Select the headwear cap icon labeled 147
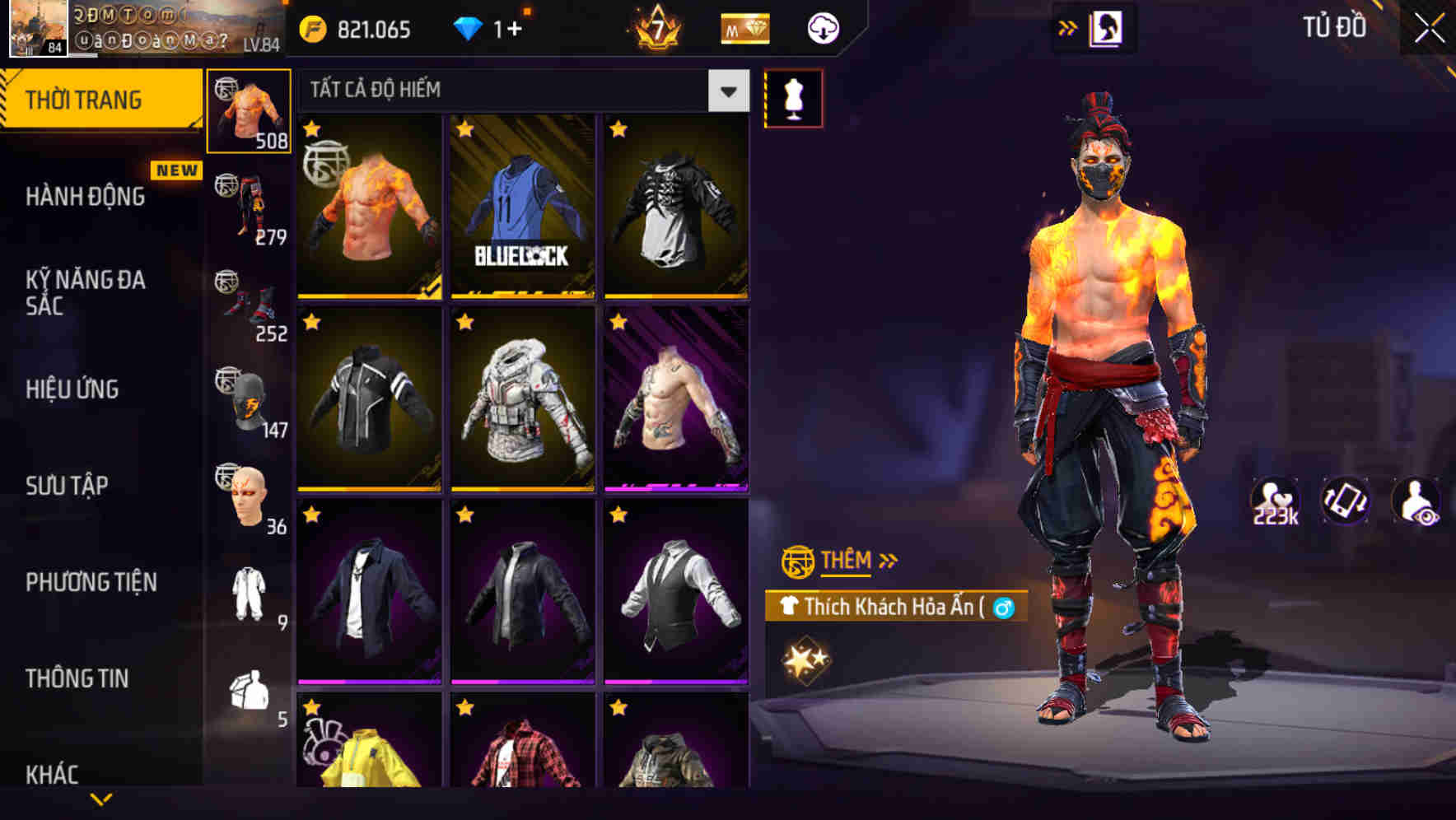The image size is (1456, 820). [x=248, y=399]
